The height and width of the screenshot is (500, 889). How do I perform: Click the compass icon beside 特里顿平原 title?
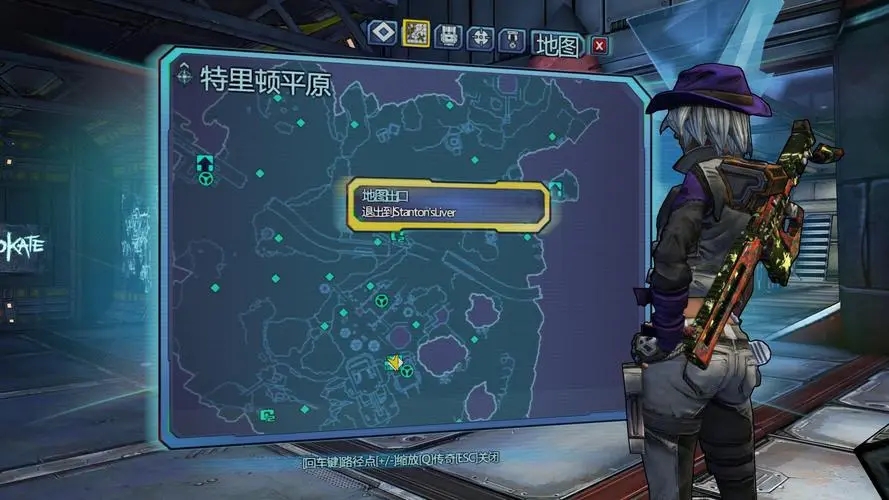coord(184,74)
